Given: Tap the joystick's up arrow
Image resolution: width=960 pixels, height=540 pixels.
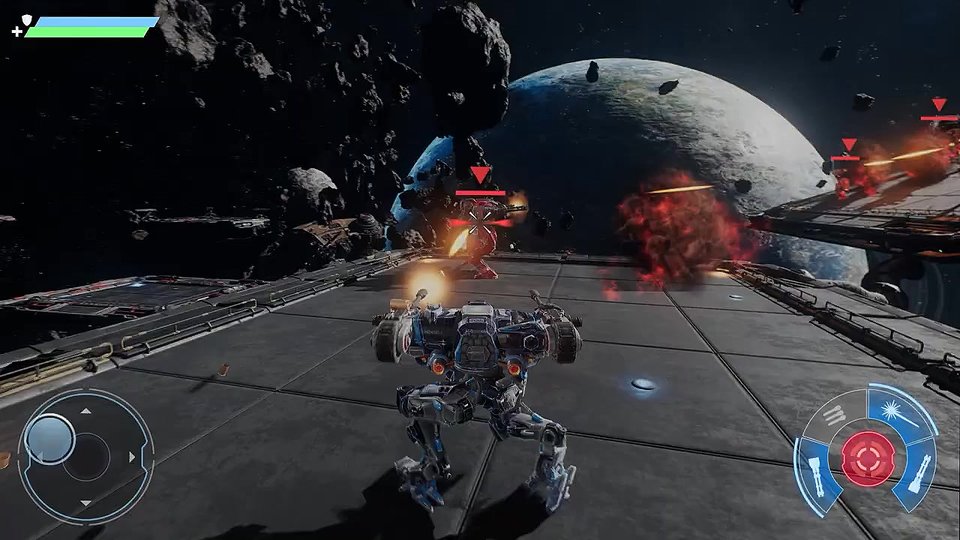Looking at the screenshot, I should pos(86,410).
